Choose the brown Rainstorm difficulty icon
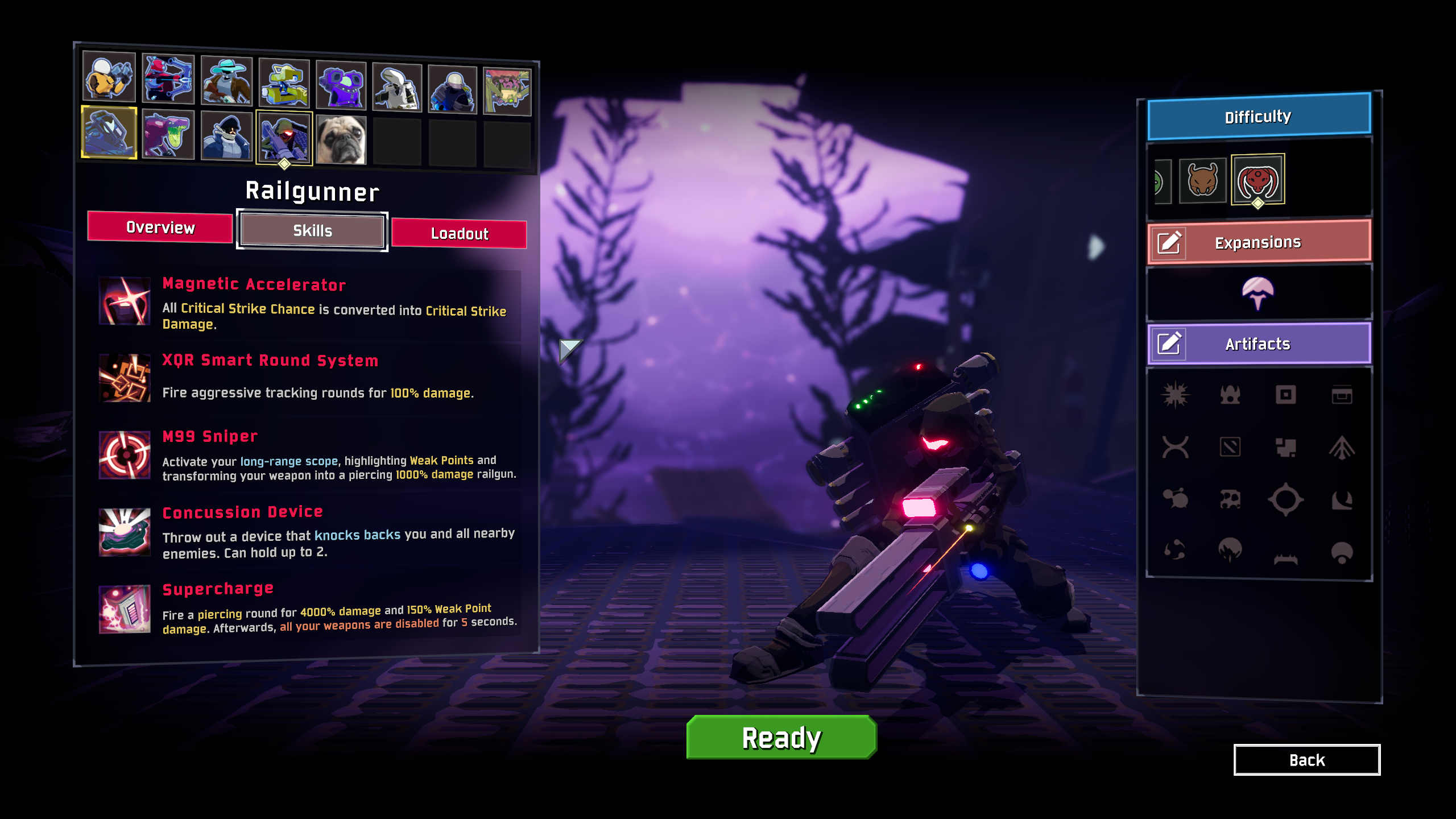 click(x=1202, y=181)
